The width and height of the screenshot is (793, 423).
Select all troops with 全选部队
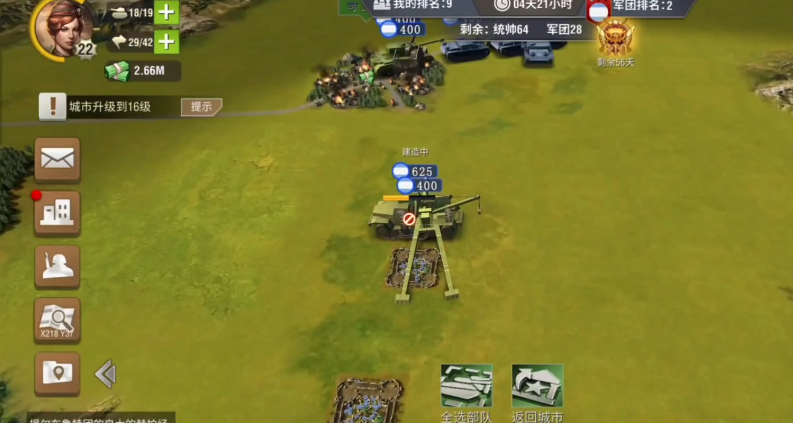coord(466,390)
